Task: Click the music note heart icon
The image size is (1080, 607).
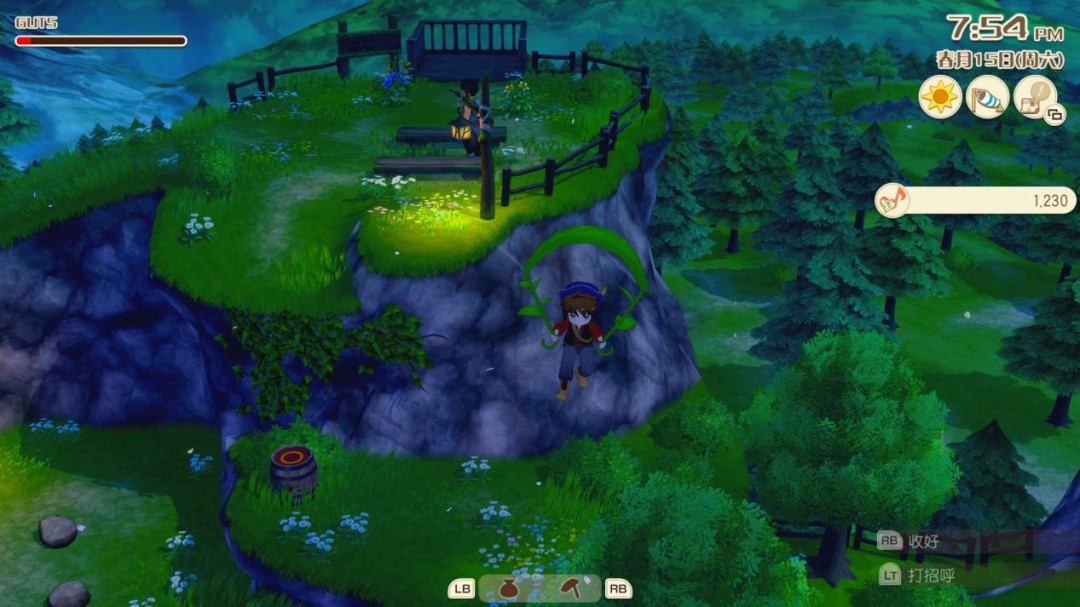Action: [x=892, y=200]
